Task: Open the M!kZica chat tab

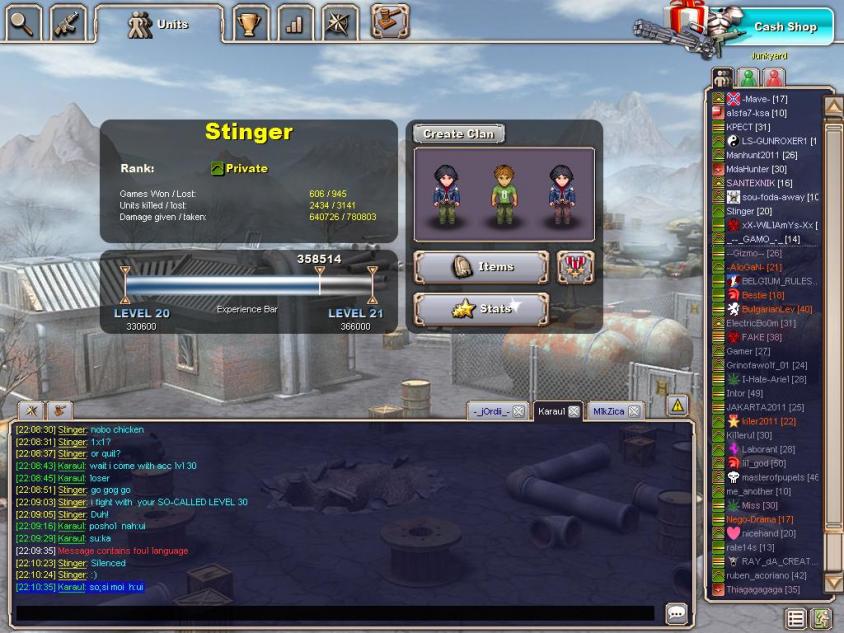Action: [607, 411]
